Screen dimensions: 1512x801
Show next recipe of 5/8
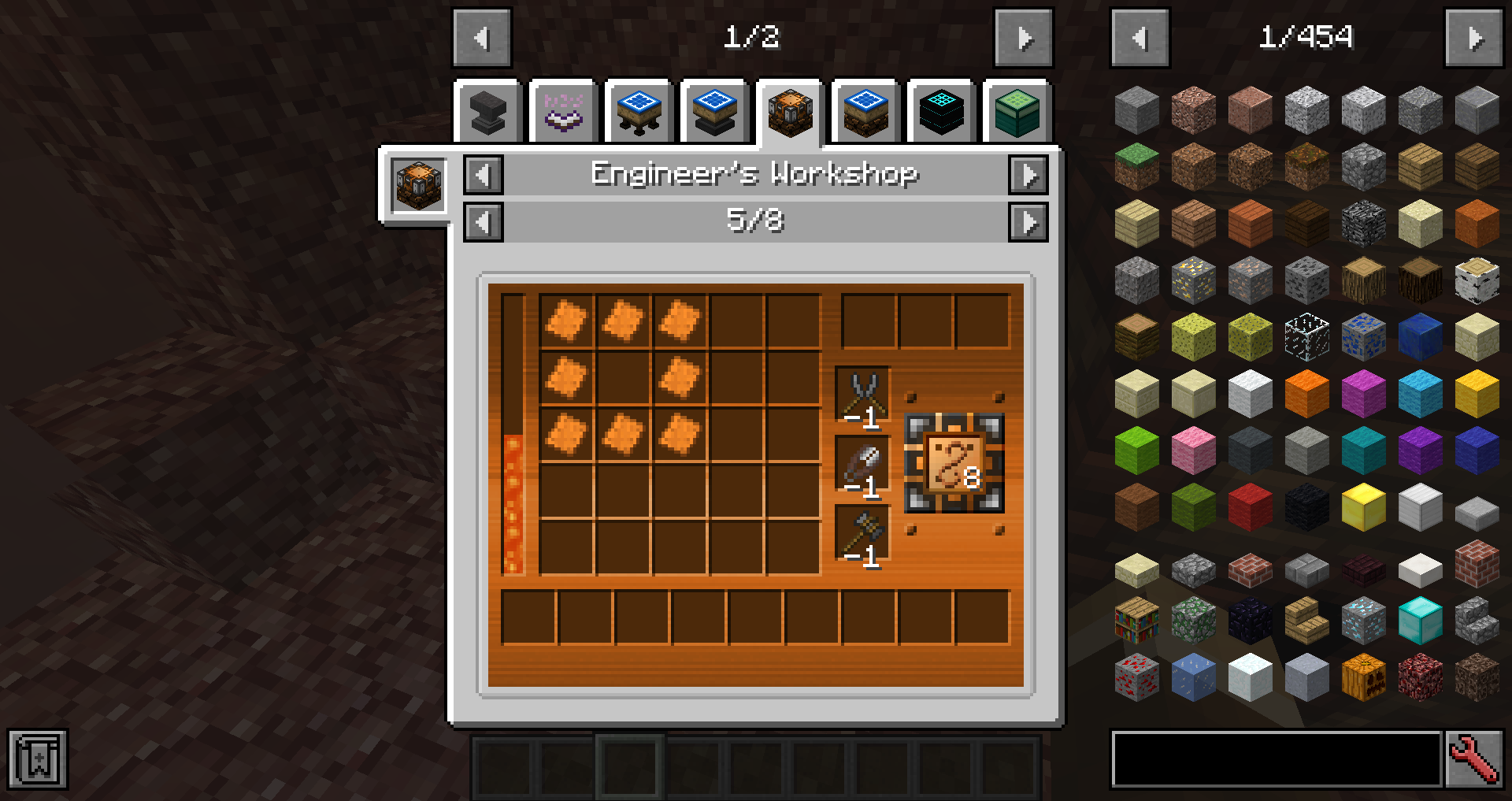(x=1028, y=222)
